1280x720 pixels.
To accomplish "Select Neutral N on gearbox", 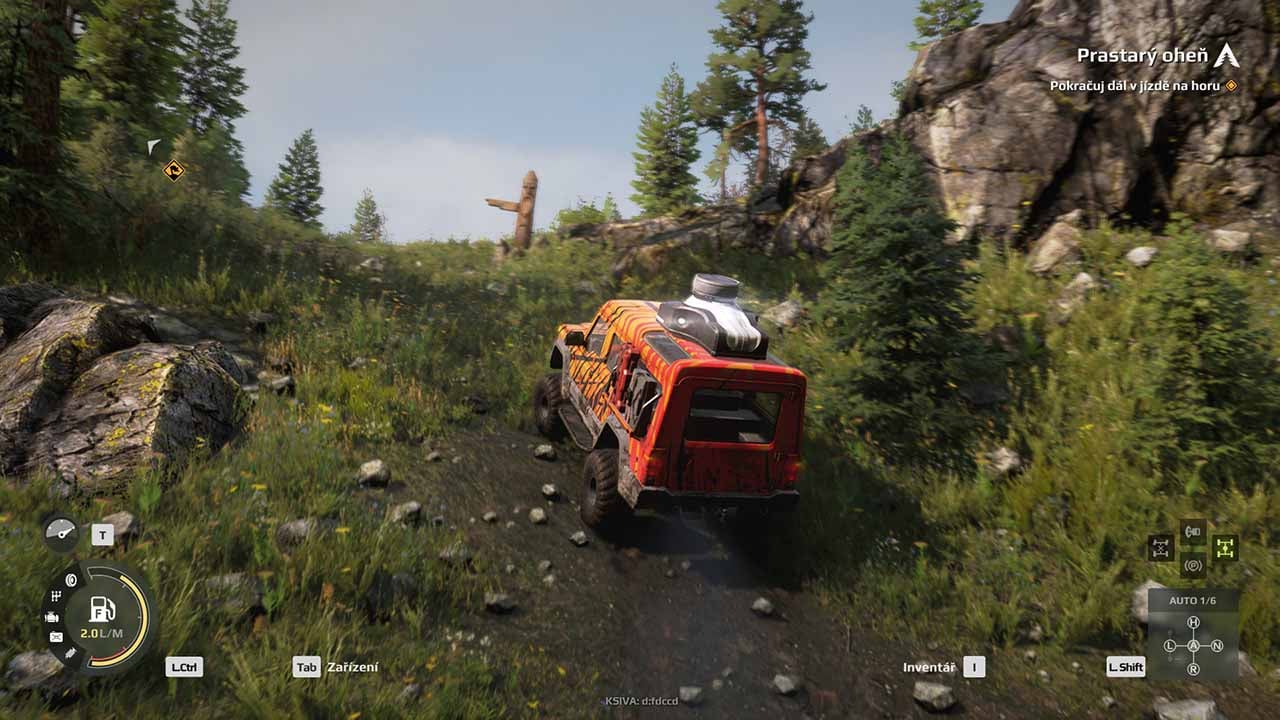I will pos(1217,646).
